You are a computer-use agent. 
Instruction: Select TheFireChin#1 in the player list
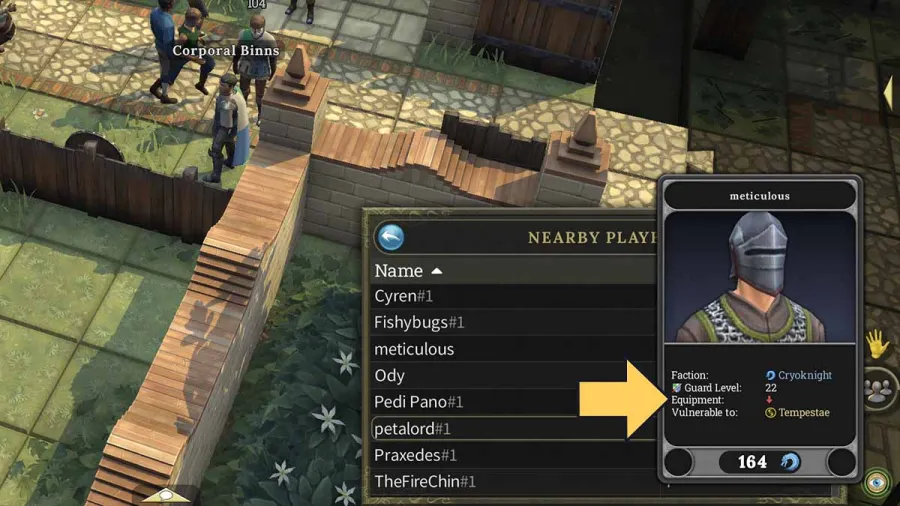pos(424,481)
